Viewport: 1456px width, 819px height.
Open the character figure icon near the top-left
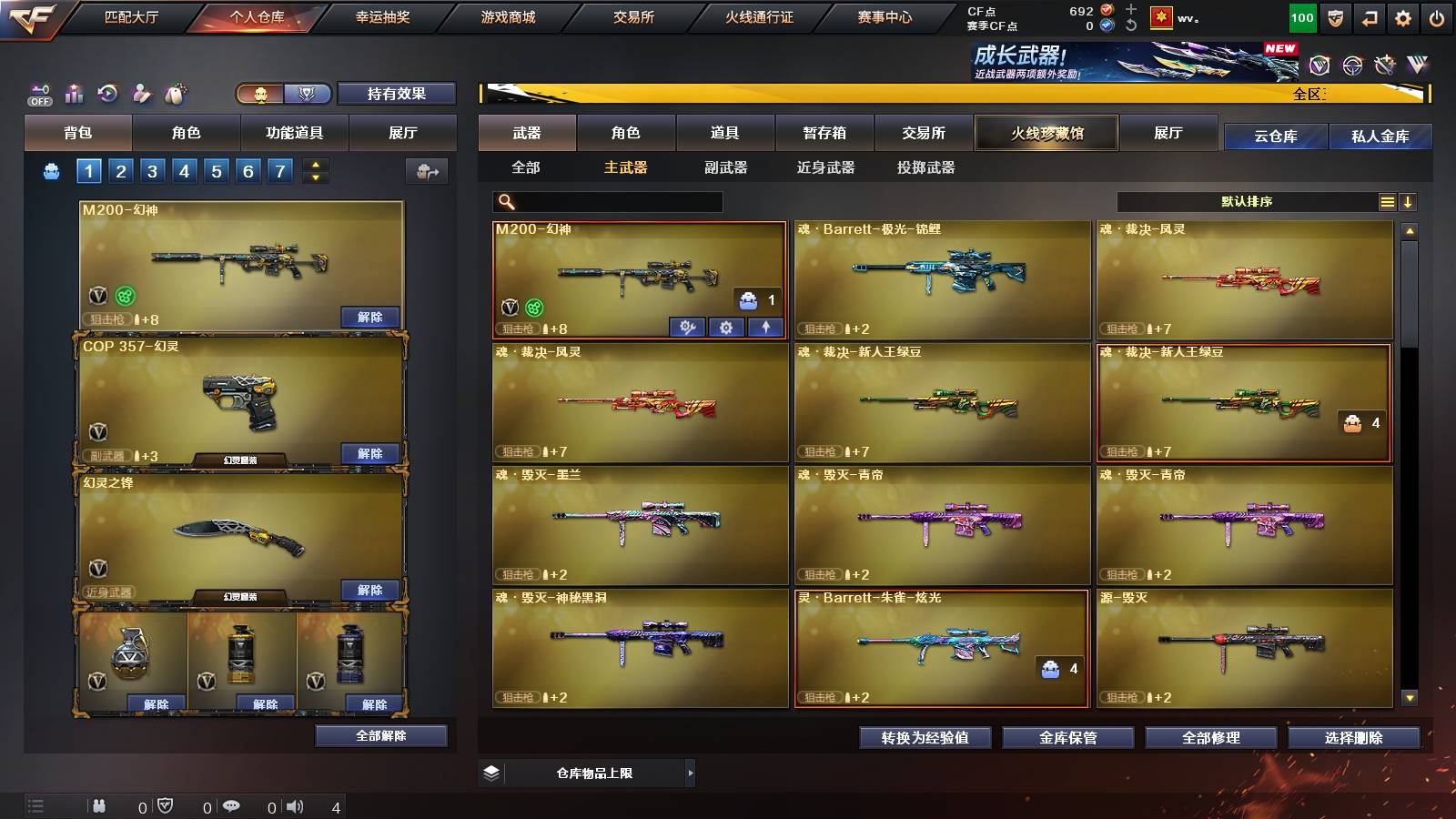pyautogui.click(x=142, y=92)
